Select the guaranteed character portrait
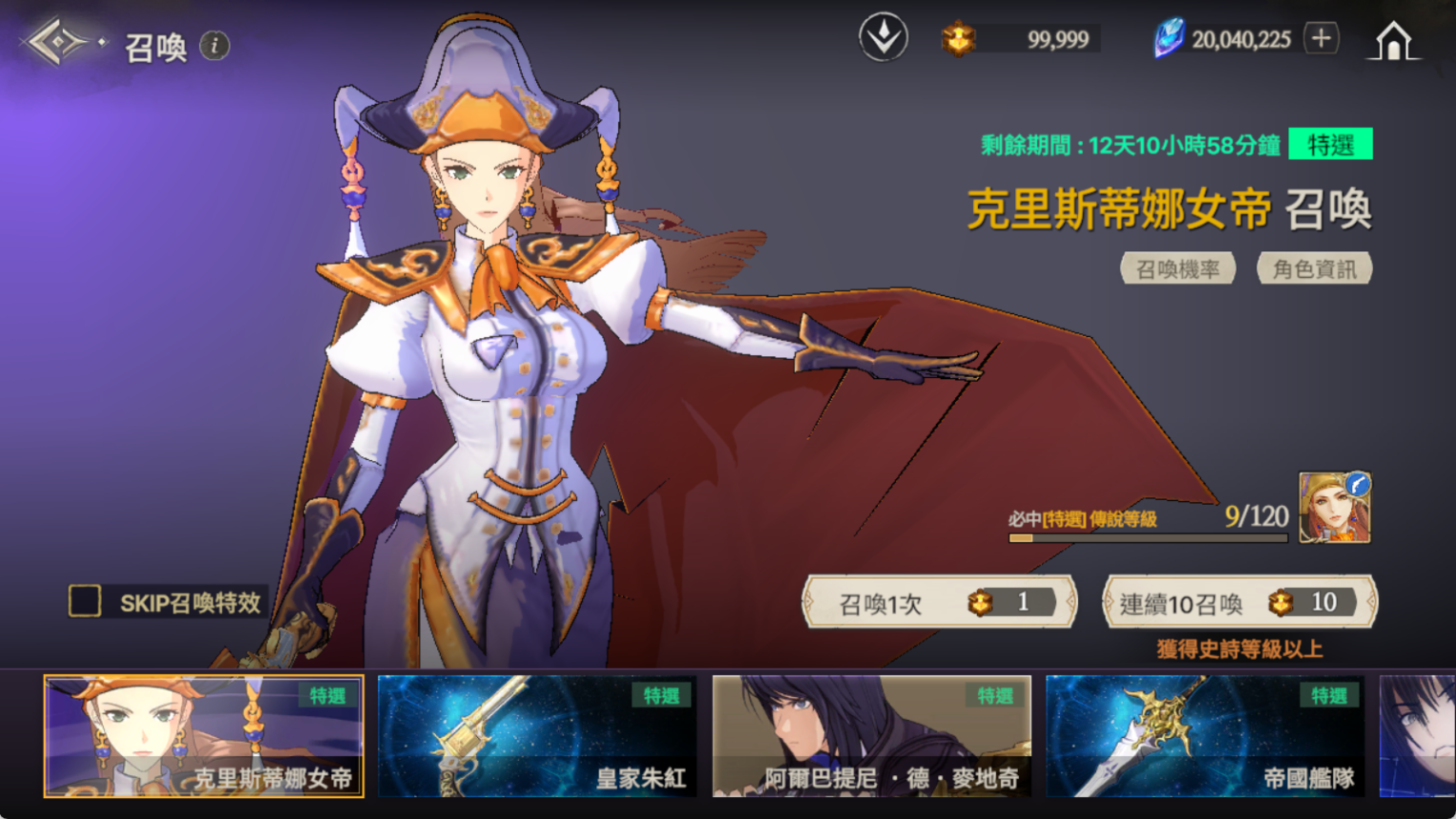 coord(1334,508)
